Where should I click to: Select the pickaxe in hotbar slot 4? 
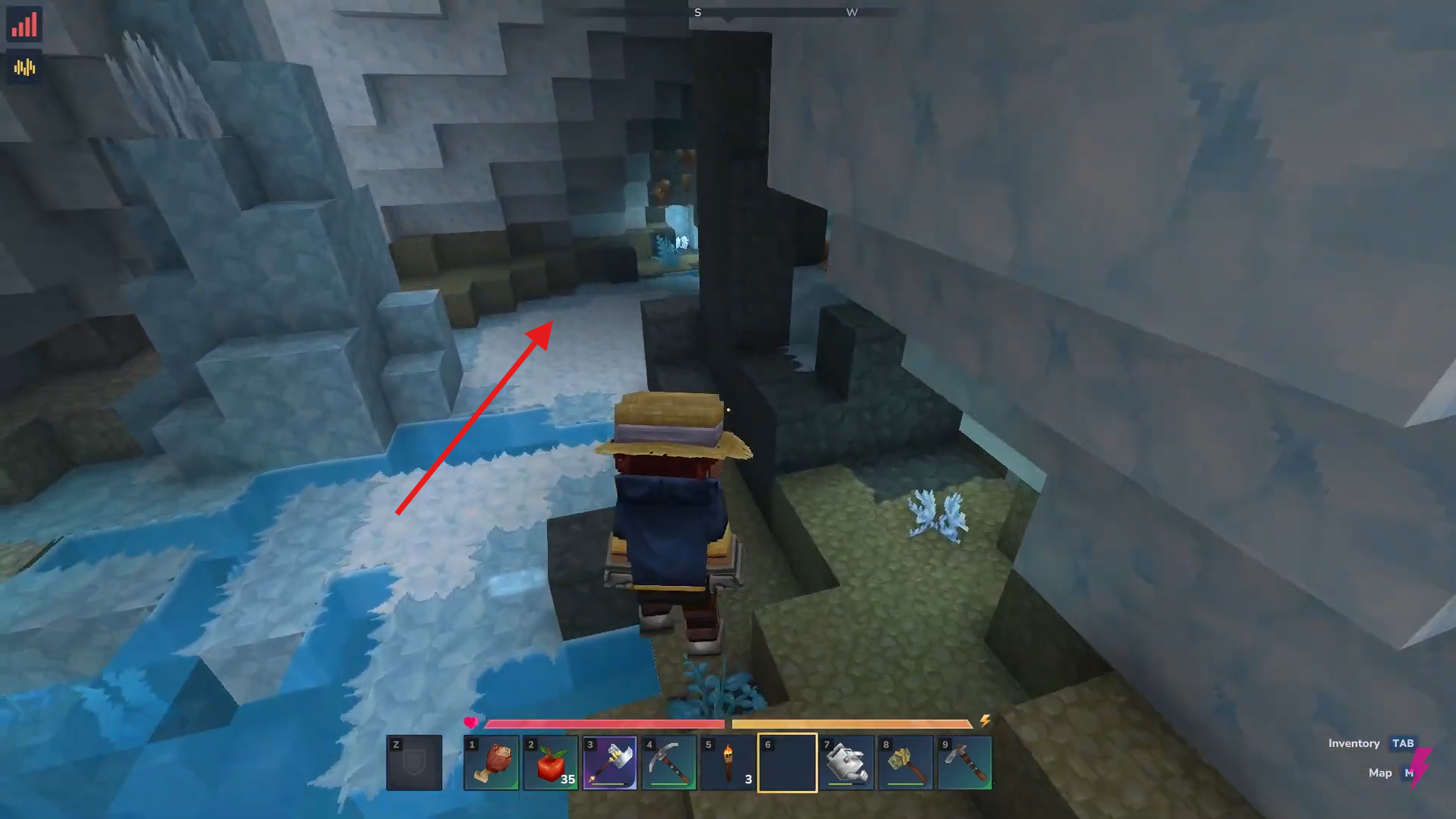pyautogui.click(x=668, y=763)
